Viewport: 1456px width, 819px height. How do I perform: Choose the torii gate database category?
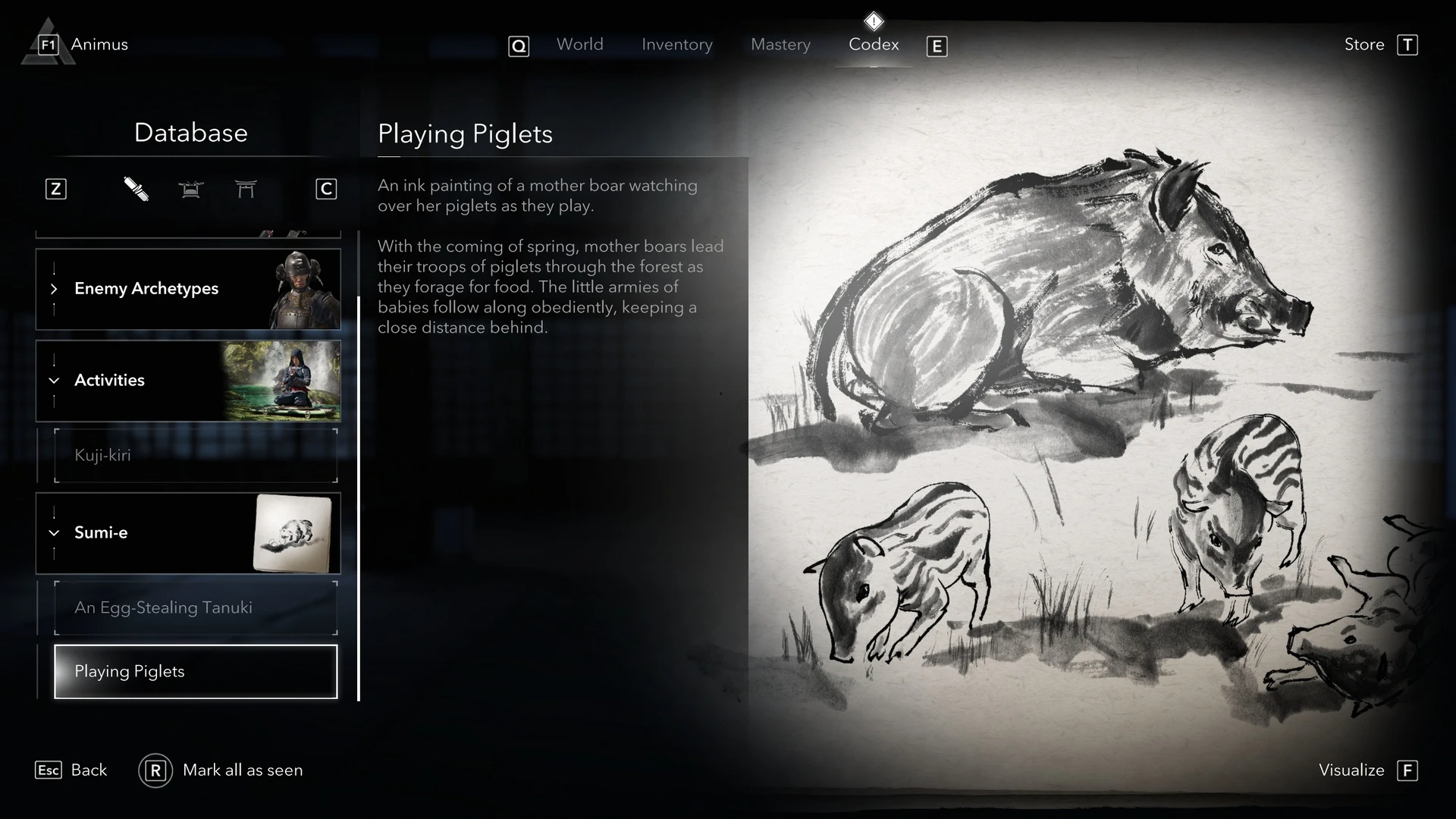tap(246, 189)
